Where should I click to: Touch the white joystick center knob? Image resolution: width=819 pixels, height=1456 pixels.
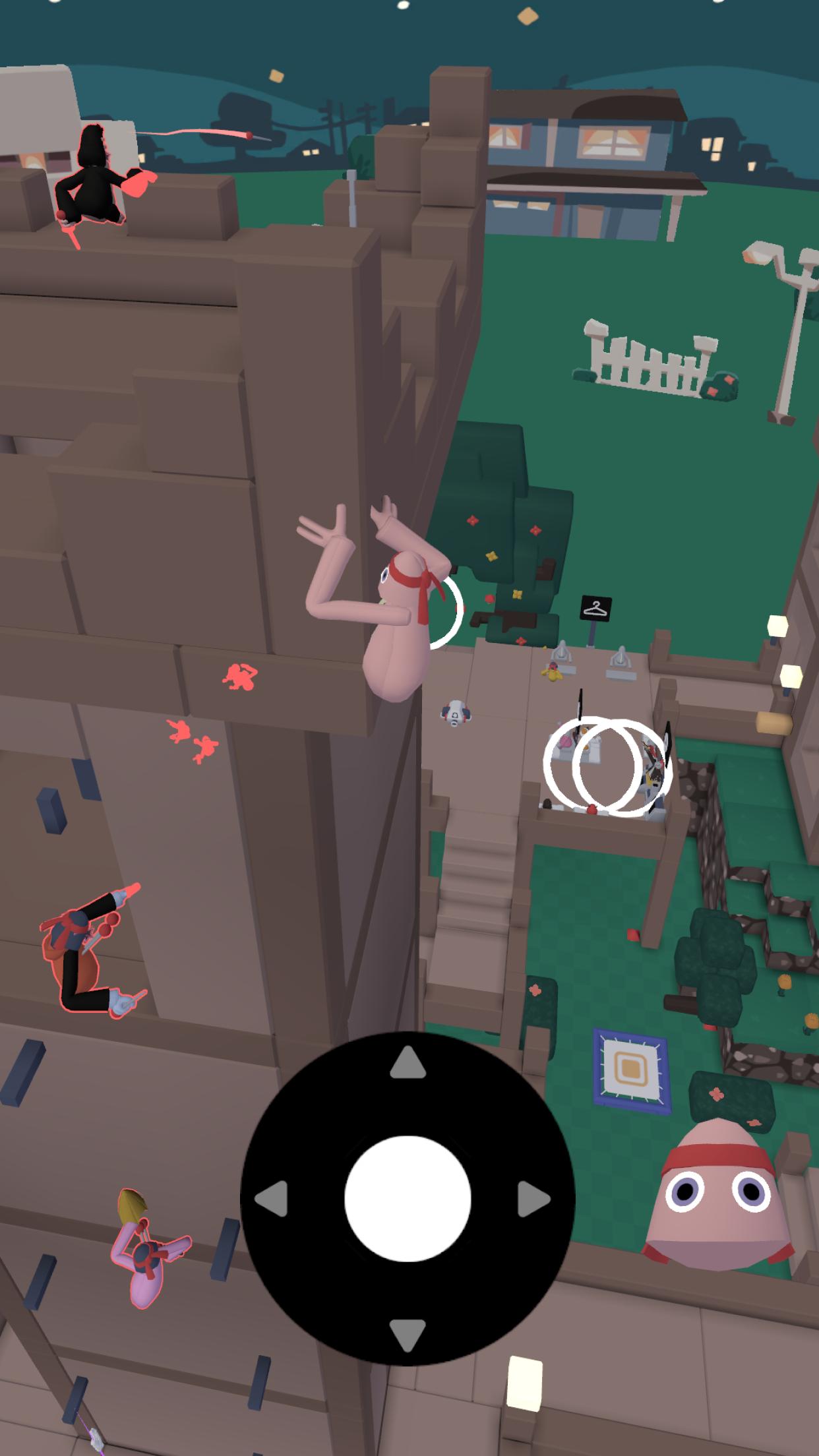point(408,1199)
